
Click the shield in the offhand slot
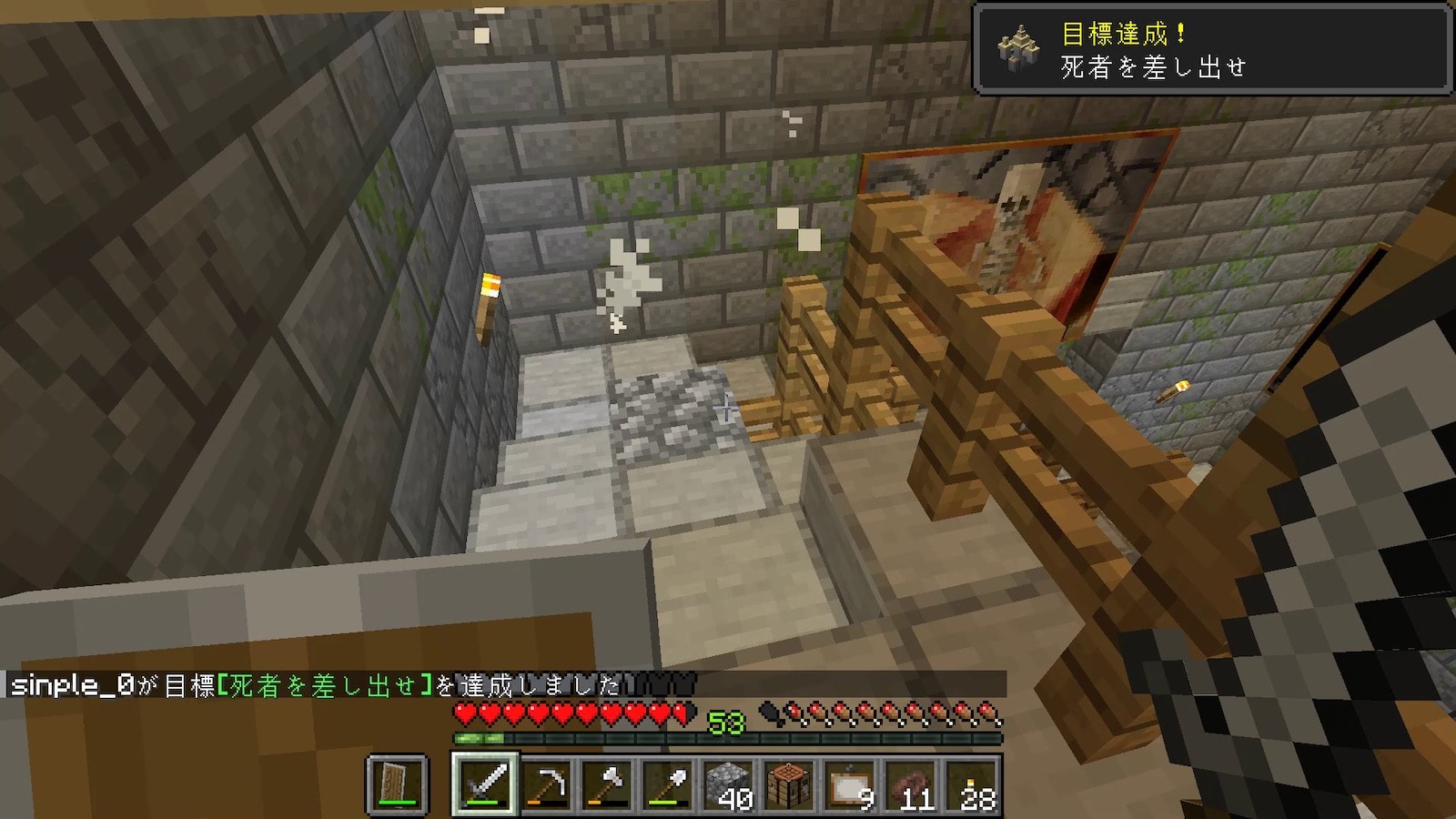[397, 783]
